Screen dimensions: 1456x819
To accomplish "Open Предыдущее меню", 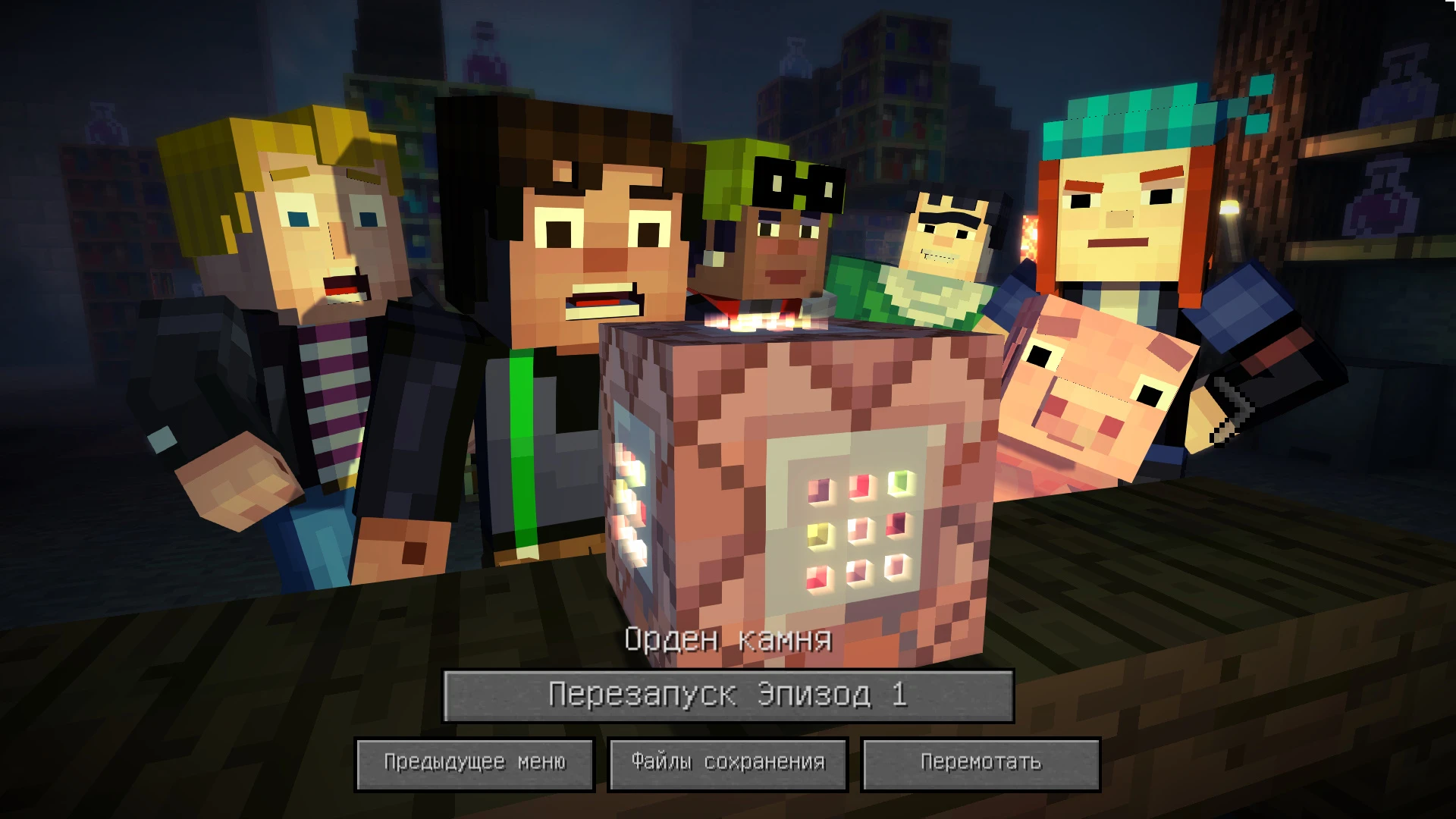I will pyautogui.click(x=474, y=764).
